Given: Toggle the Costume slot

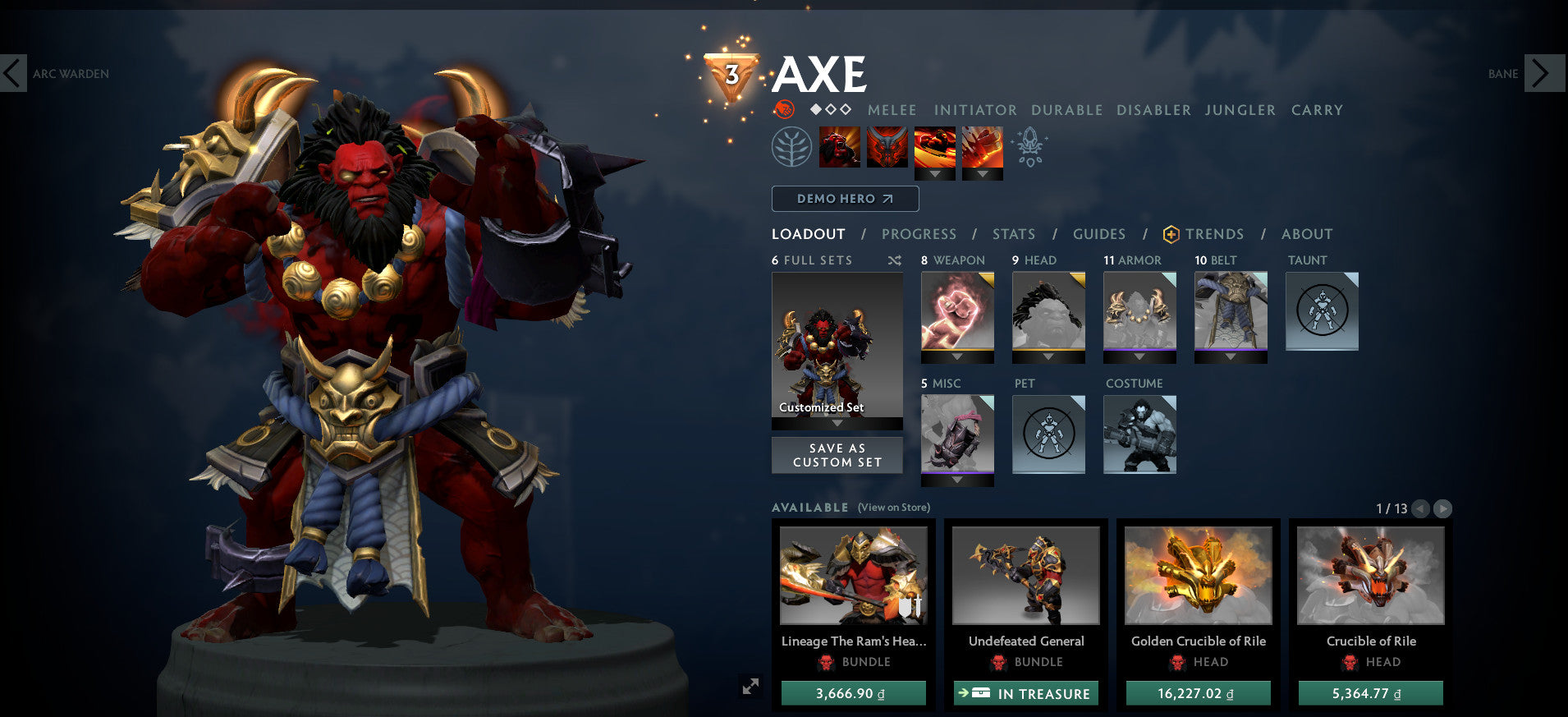Looking at the screenshot, I should click(1139, 434).
